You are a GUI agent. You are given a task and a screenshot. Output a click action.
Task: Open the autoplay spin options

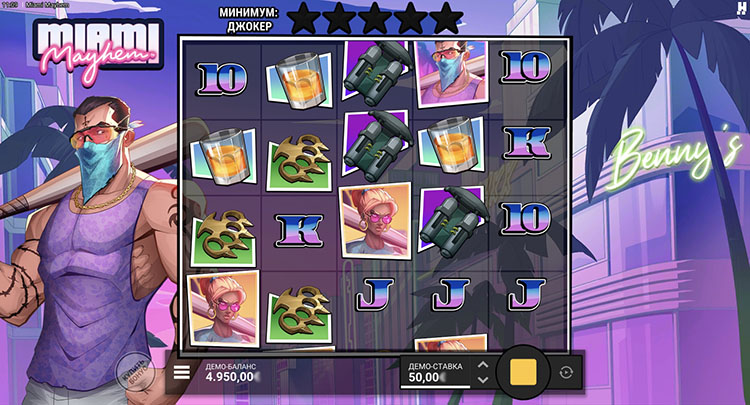[567, 372]
